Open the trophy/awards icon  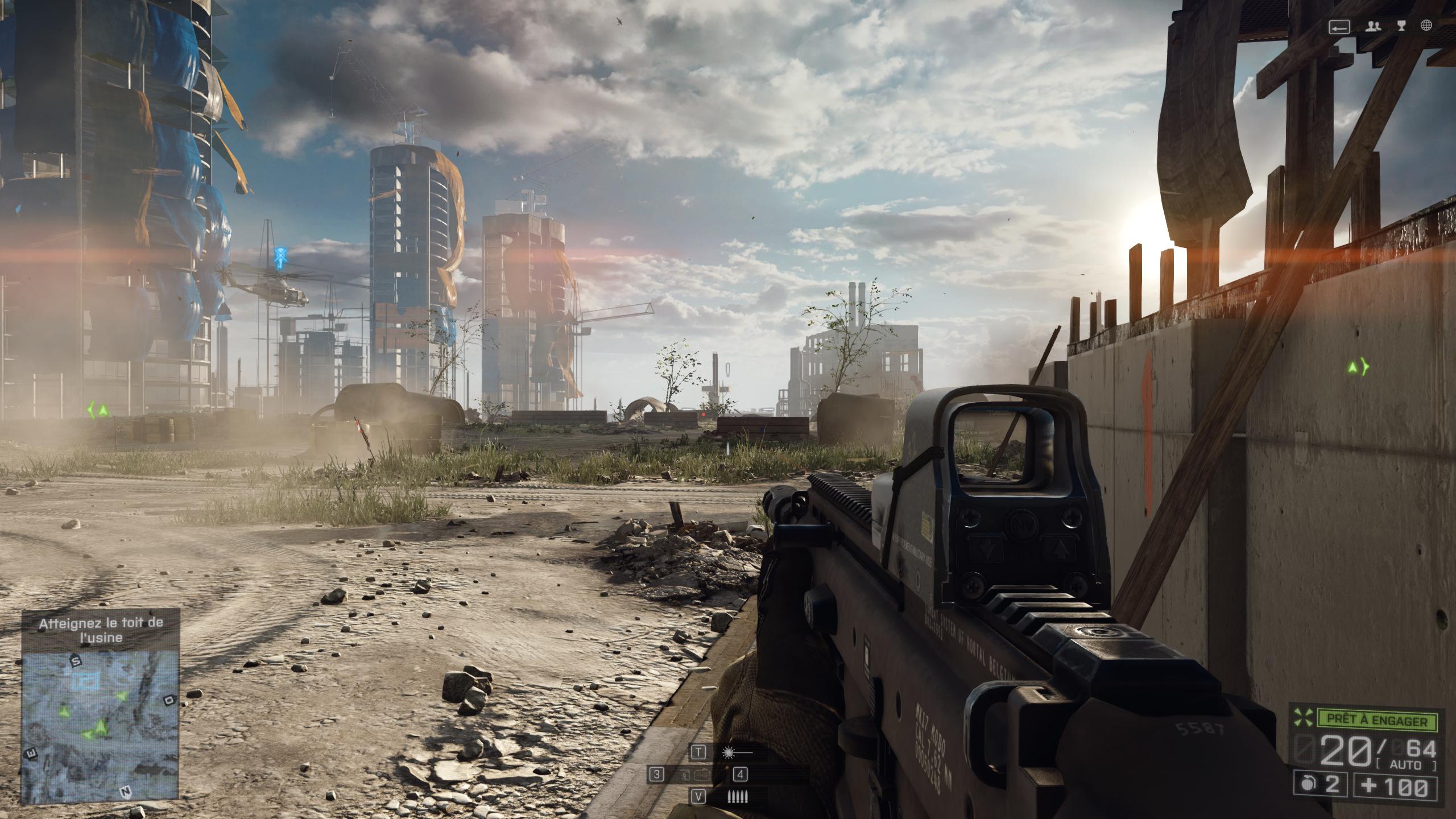coord(1401,27)
